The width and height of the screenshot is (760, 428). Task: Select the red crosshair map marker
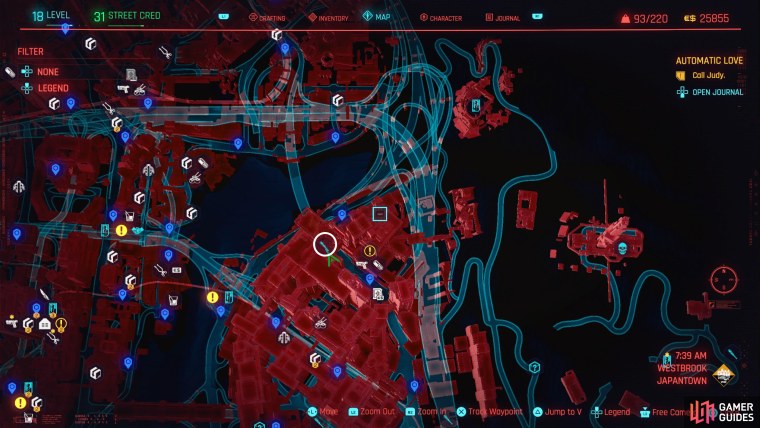coord(724,279)
